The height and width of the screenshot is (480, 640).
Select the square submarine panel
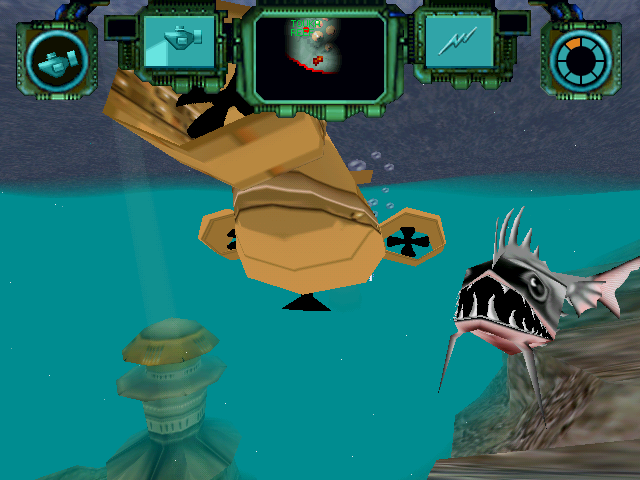tap(179, 41)
